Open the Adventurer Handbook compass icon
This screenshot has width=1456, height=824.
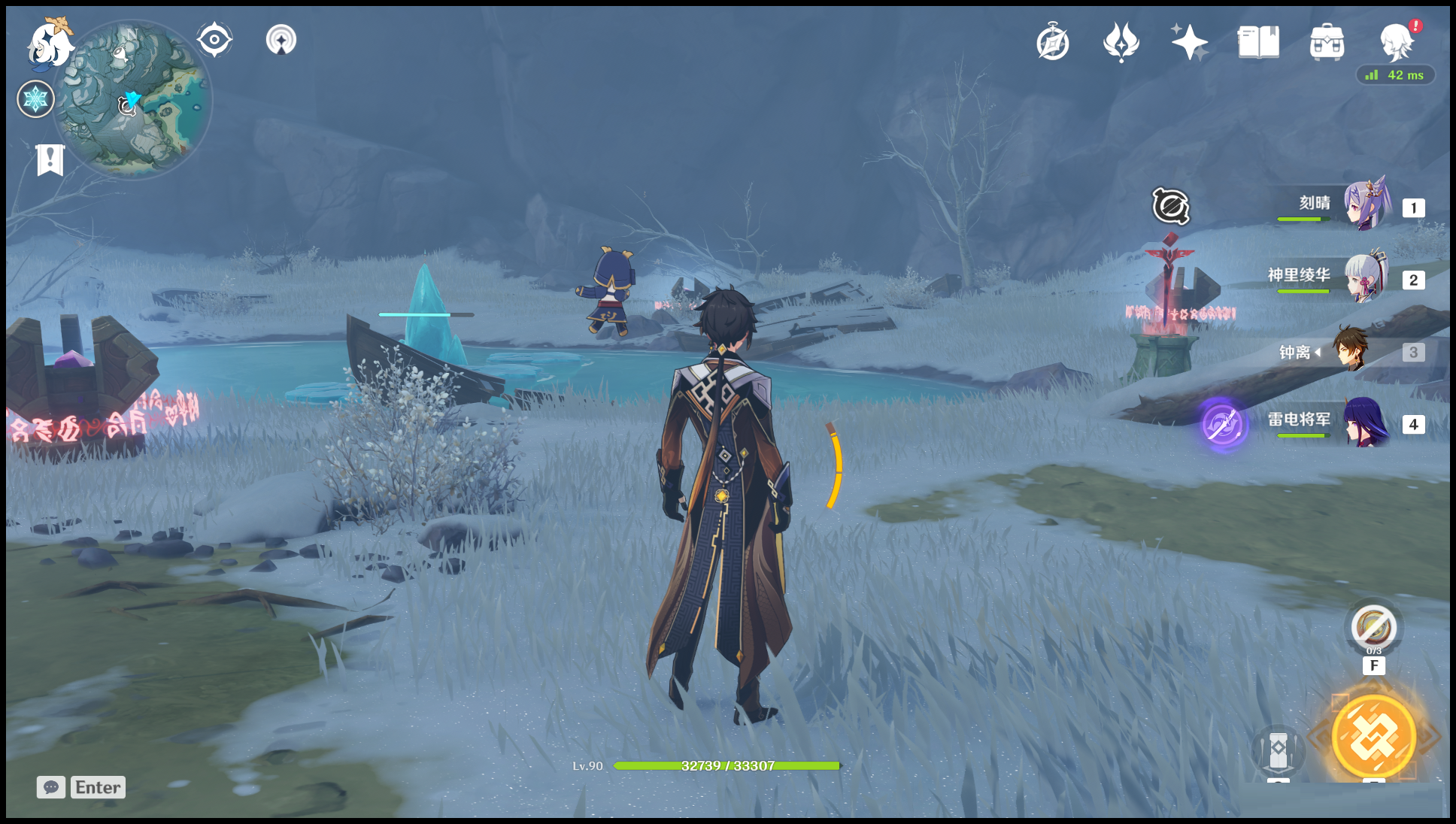tap(1053, 42)
